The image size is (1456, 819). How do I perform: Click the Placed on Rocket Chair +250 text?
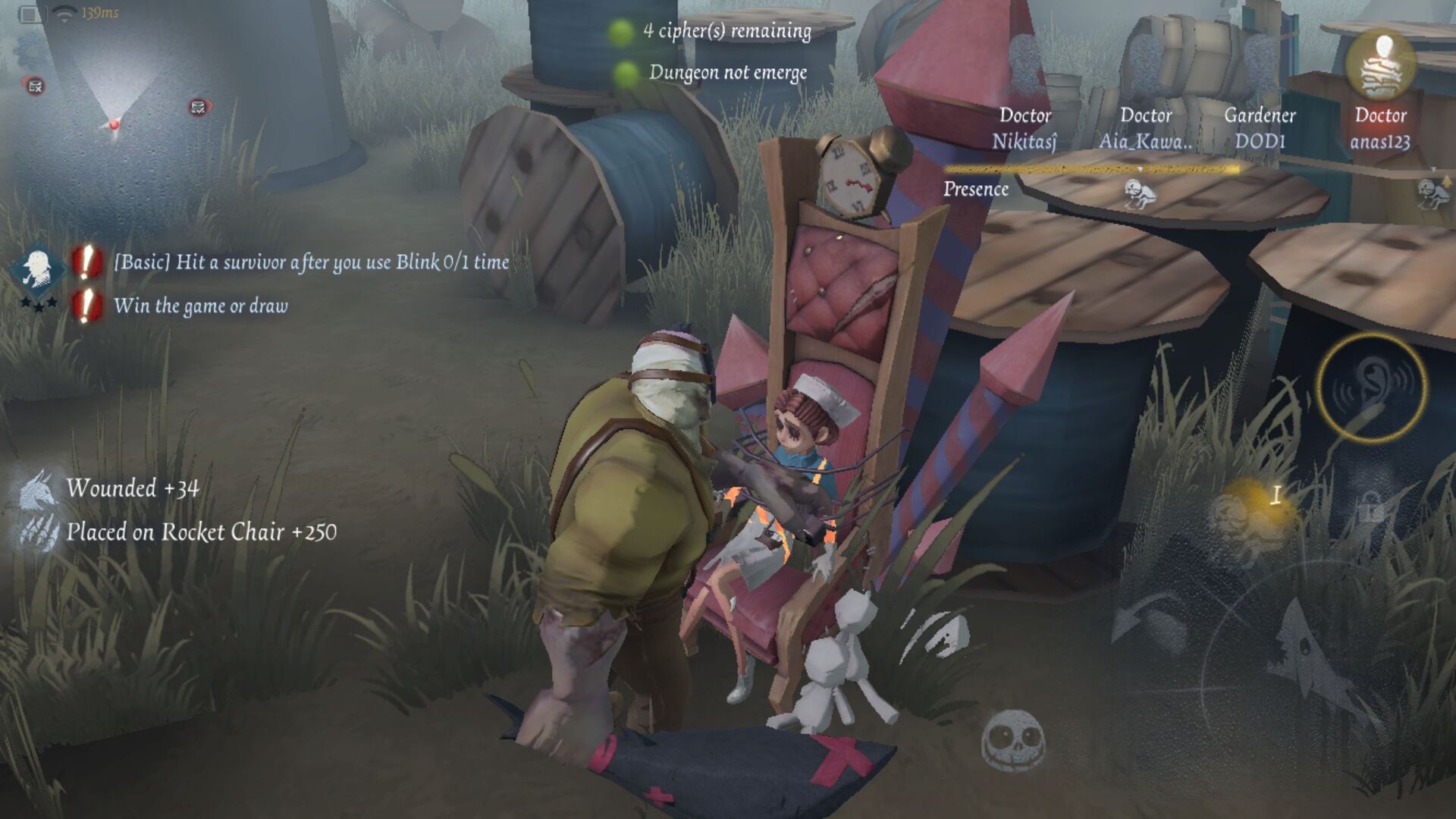coord(203,532)
